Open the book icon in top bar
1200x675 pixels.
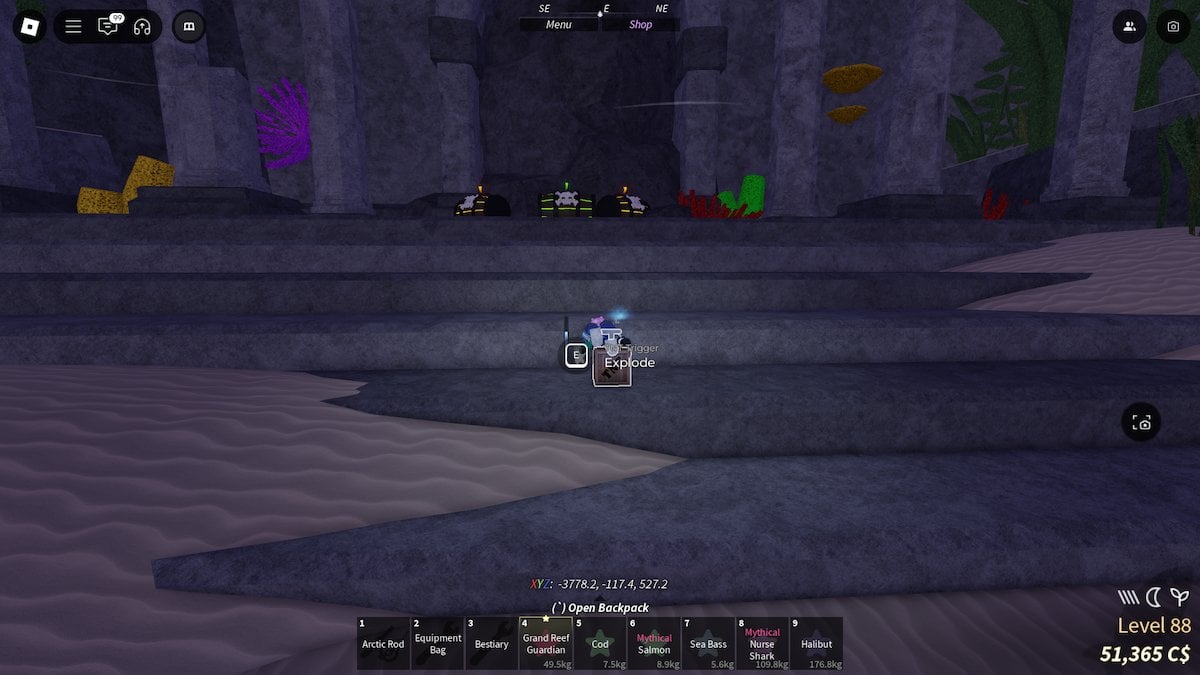click(x=189, y=27)
